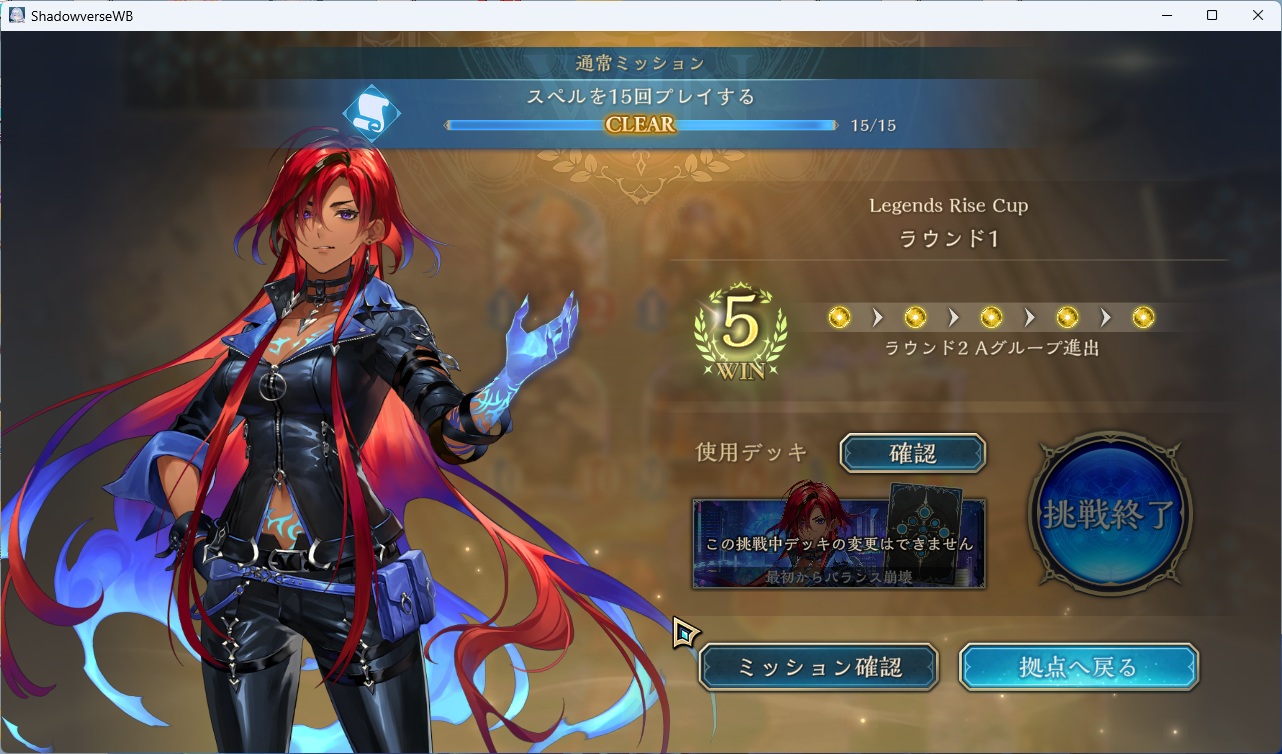The height and width of the screenshot is (754, 1282).
Task: Minimize the game window
Action: pyautogui.click(x=1166, y=15)
